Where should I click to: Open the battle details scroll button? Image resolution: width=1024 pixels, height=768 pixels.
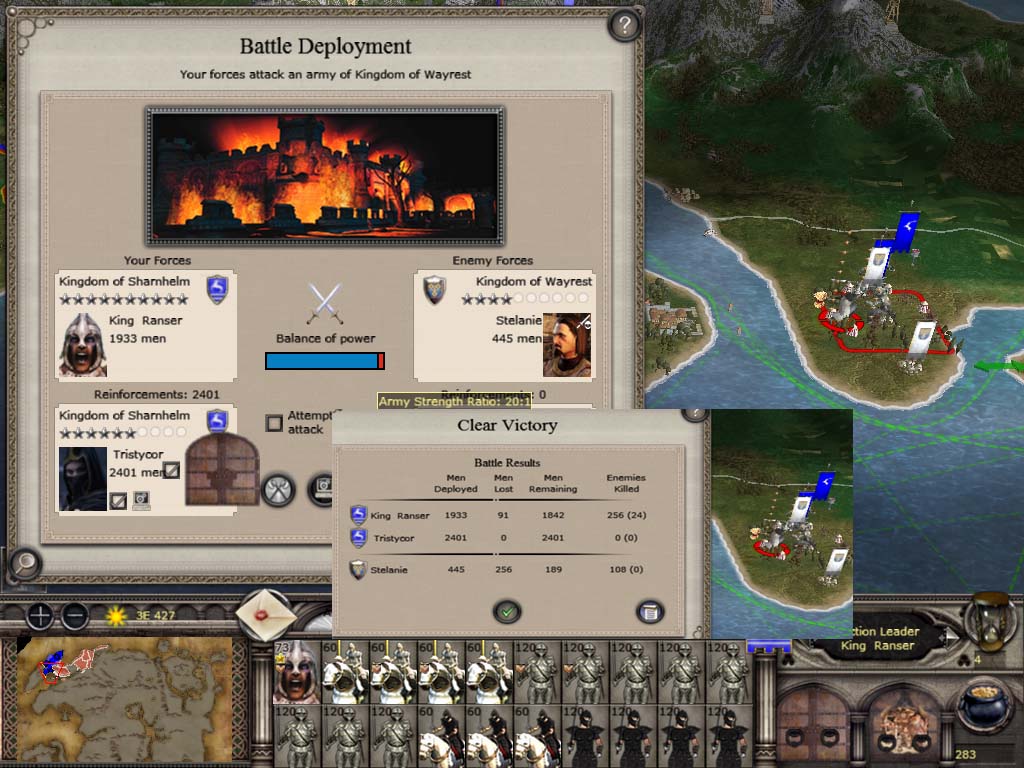[649, 611]
